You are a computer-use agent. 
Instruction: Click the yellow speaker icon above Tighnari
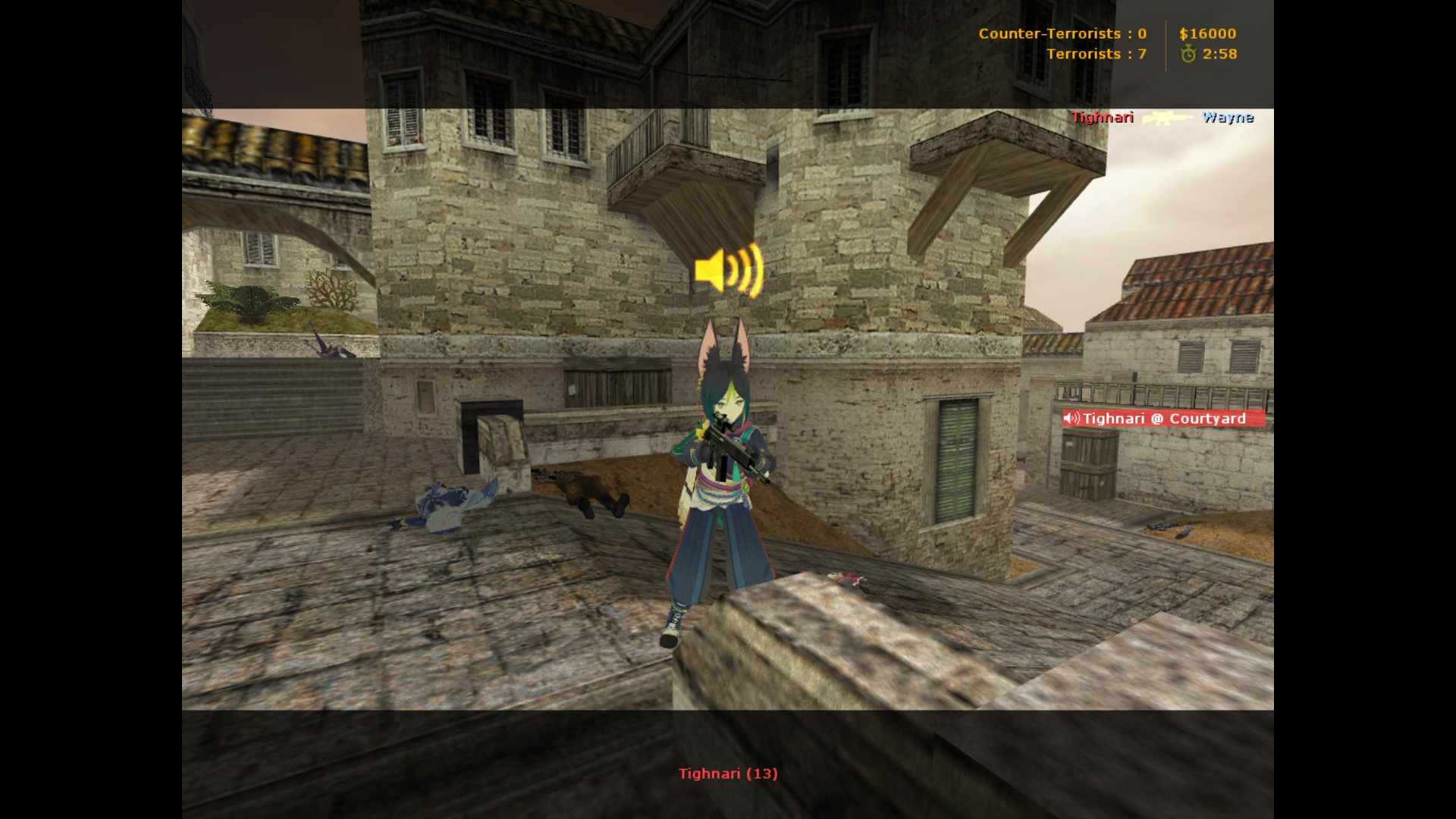(728, 271)
